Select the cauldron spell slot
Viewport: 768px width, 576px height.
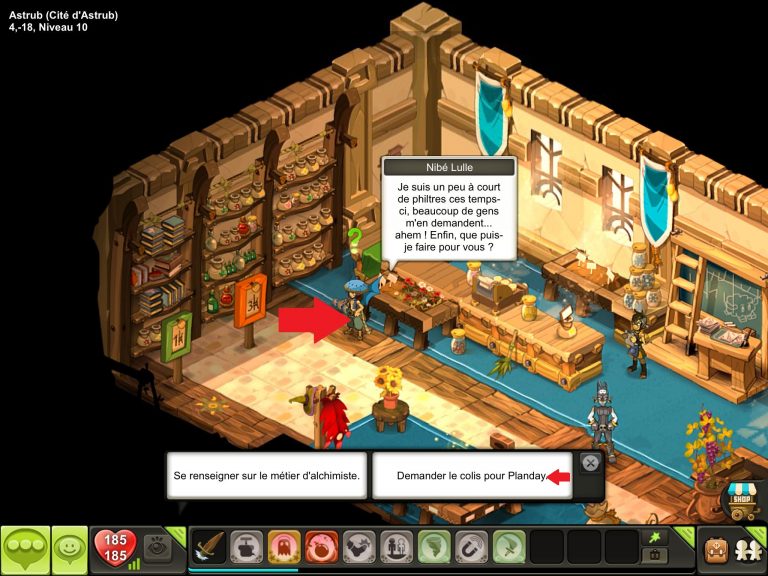coord(247,547)
